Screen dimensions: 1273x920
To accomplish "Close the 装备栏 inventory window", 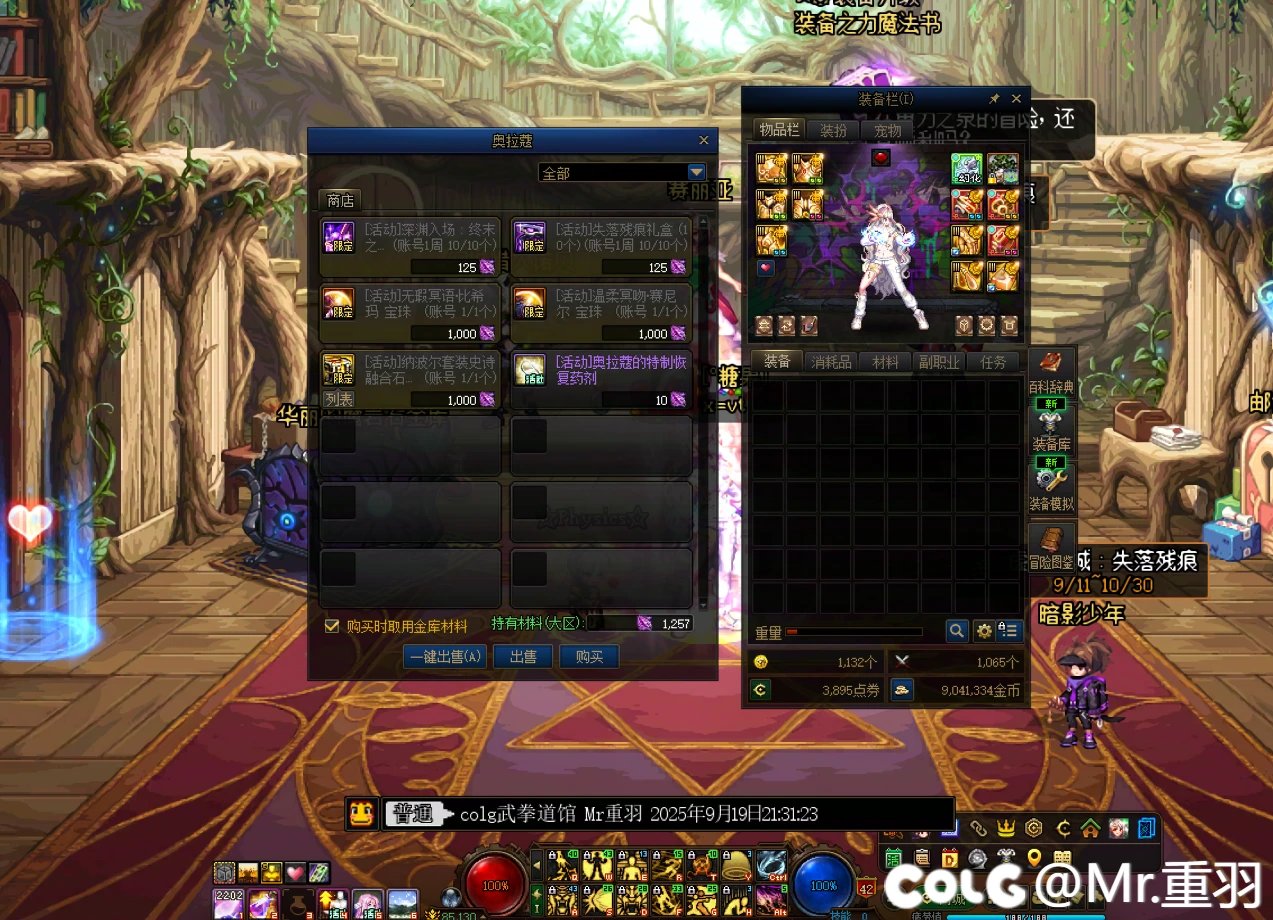I will (x=1016, y=99).
